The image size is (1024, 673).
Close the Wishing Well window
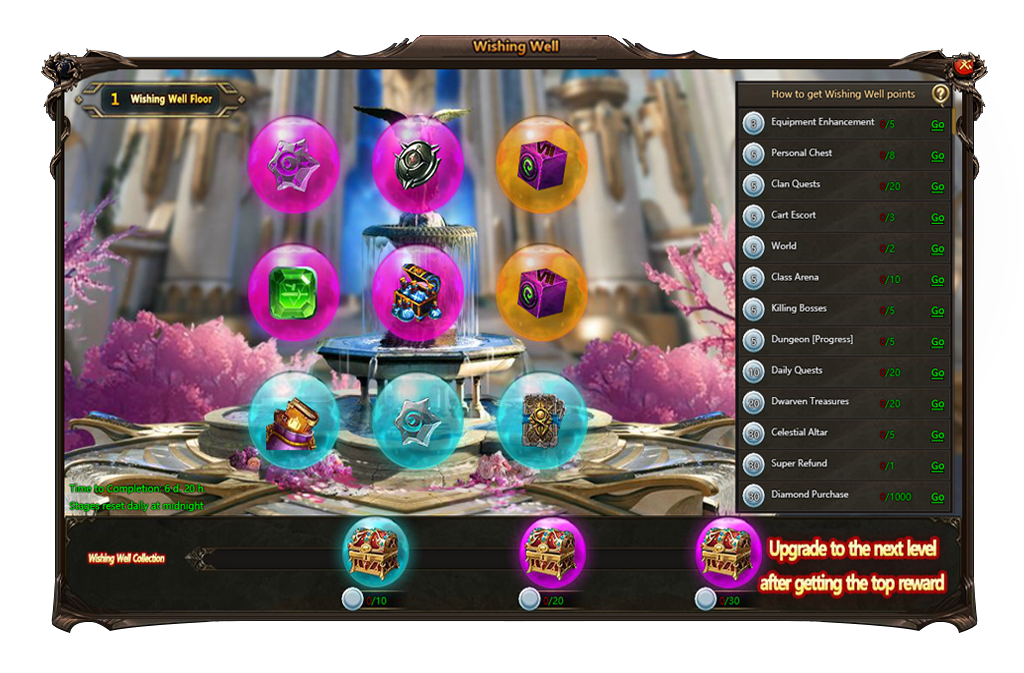click(964, 66)
